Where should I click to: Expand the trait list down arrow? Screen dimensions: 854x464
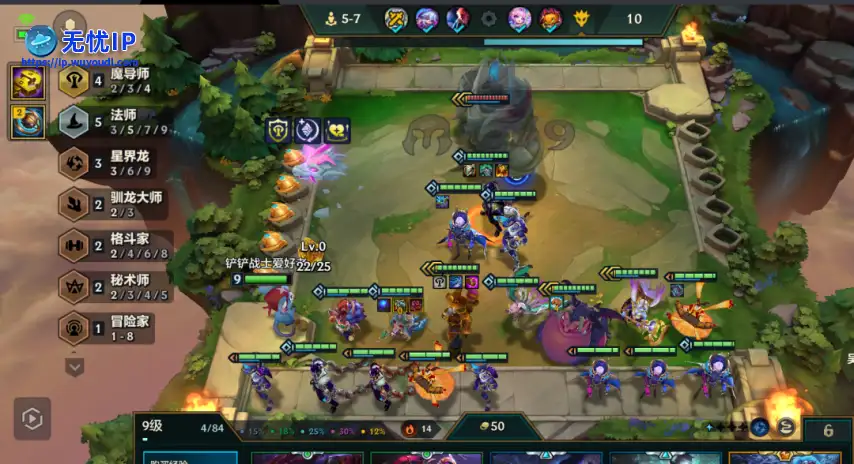click(x=75, y=367)
